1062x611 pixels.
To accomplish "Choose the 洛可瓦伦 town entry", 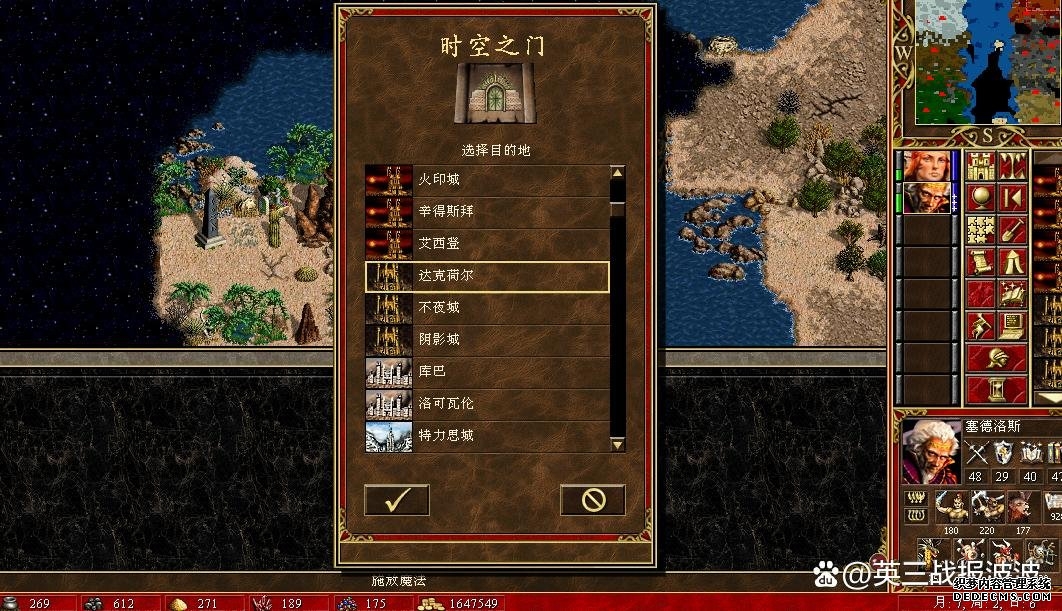I will (487, 404).
